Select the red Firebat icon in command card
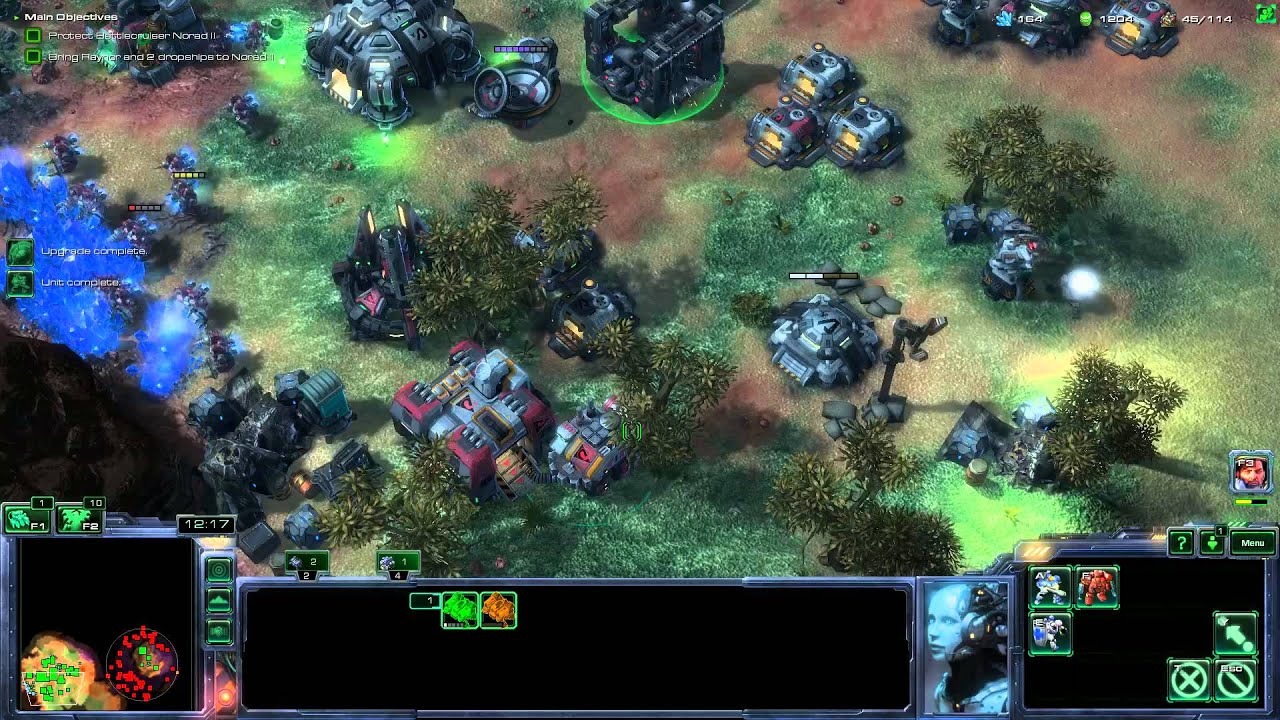Image resolution: width=1280 pixels, height=720 pixels. click(1097, 588)
